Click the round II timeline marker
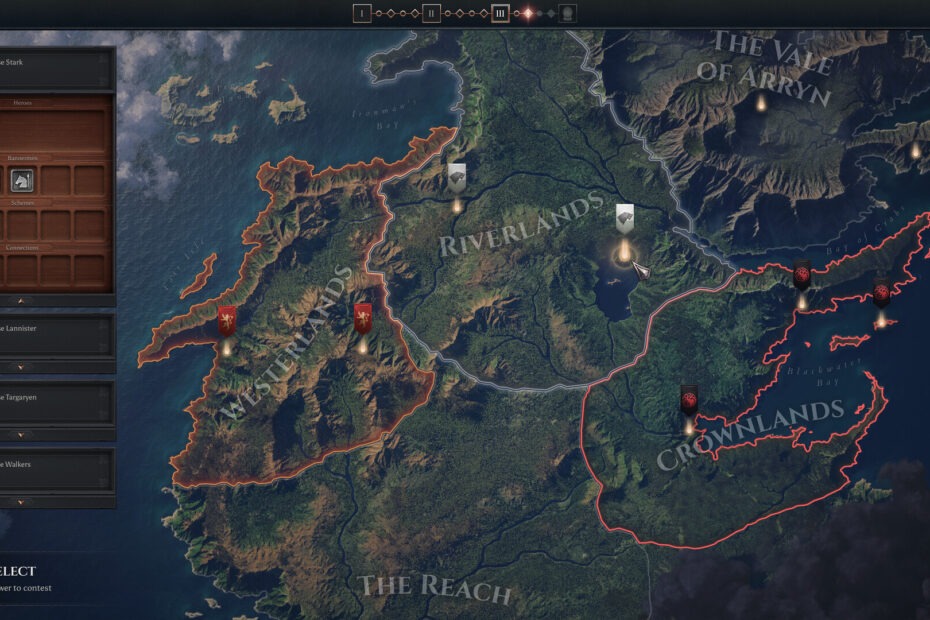The height and width of the screenshot is (620, 930). click(431, 13)
